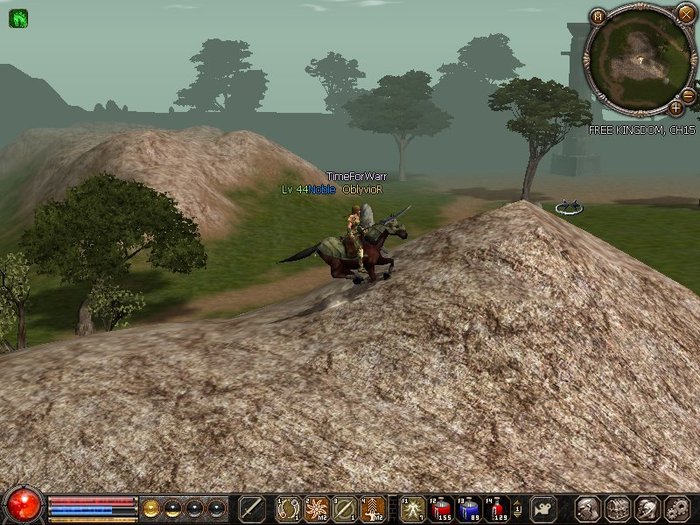Select the sword attack slot
This screenshot has width=700, height=525.
click(252, 507)
